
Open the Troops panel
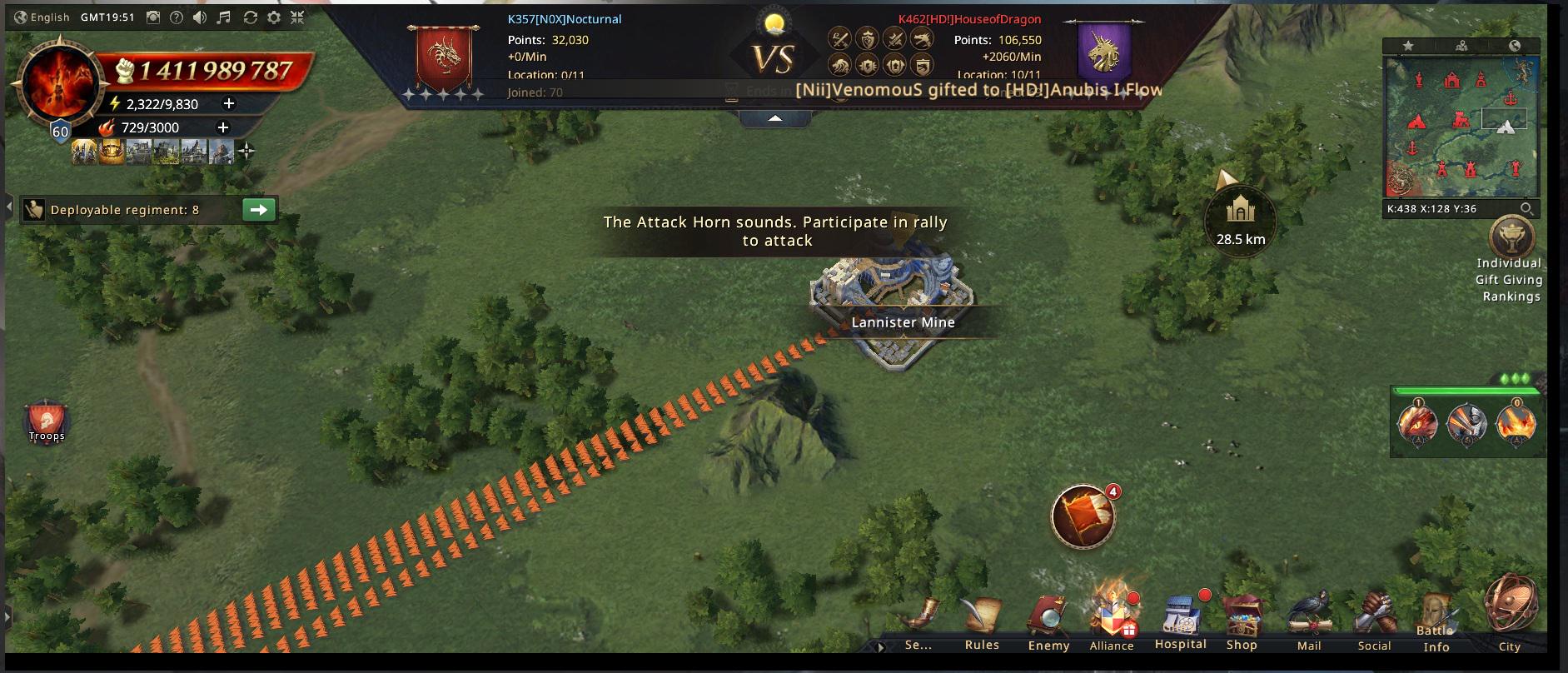[x=47, y=422]
